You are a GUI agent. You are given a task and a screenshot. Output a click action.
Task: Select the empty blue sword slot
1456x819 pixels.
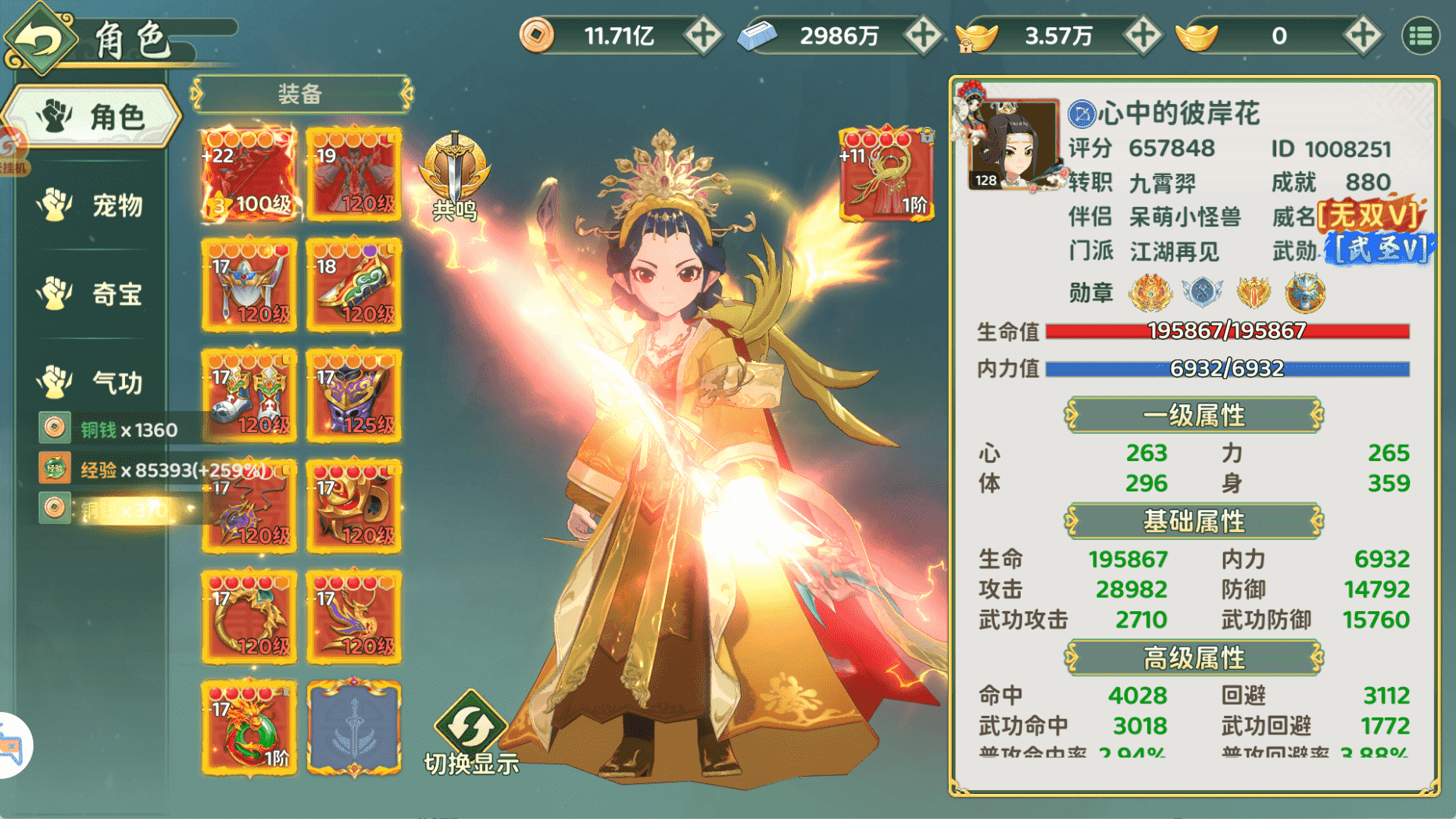354,728
